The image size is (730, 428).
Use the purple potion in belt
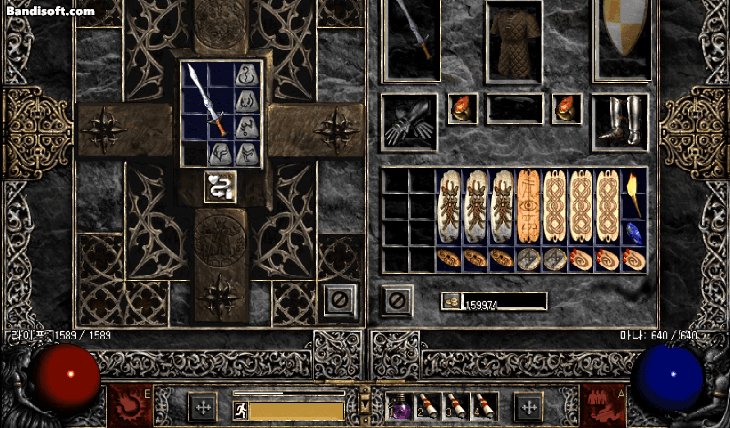pos(402,405)
